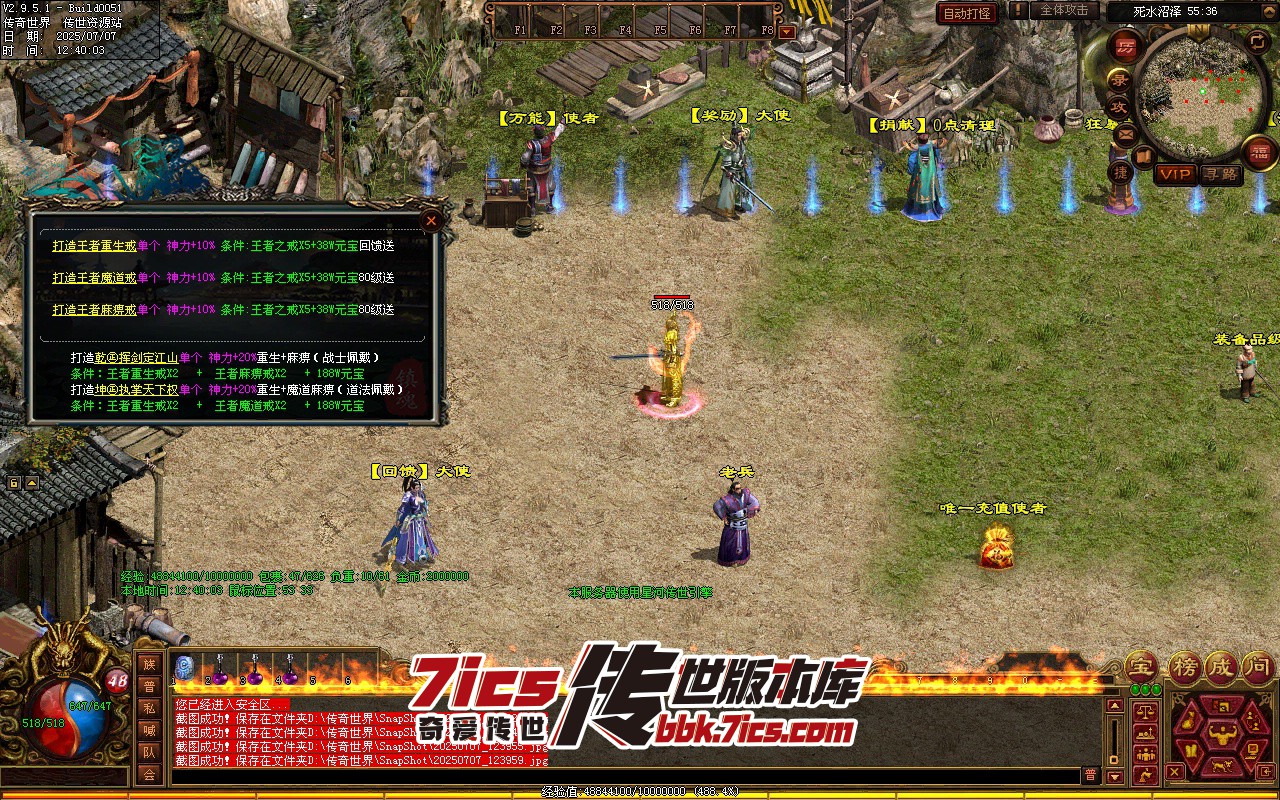This screenshot has width=1280, height=800.
Task: Select the 打造王者魔道戒 link
Action: (93, 278)
